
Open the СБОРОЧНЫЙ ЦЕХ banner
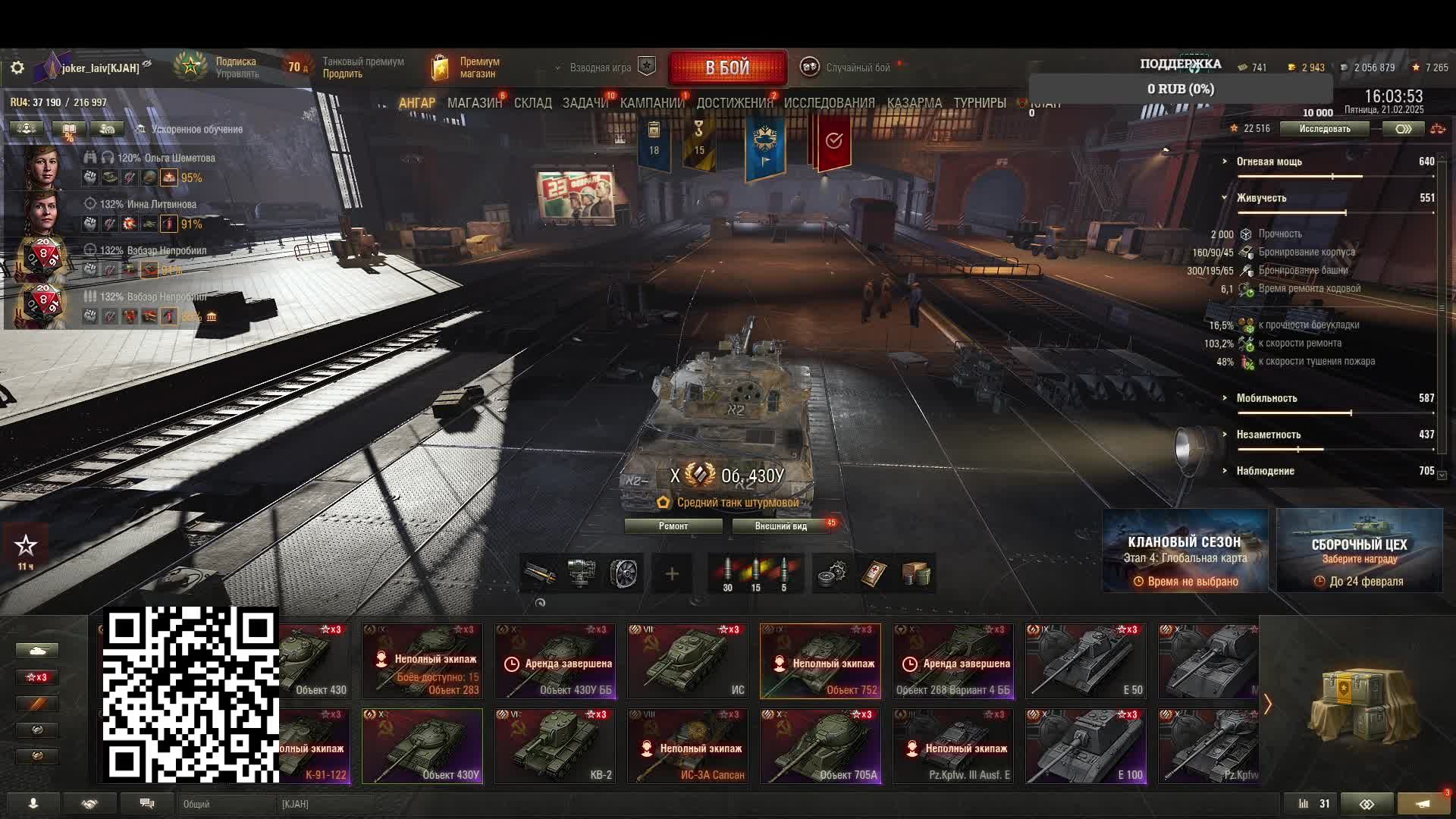[1359, 551]
